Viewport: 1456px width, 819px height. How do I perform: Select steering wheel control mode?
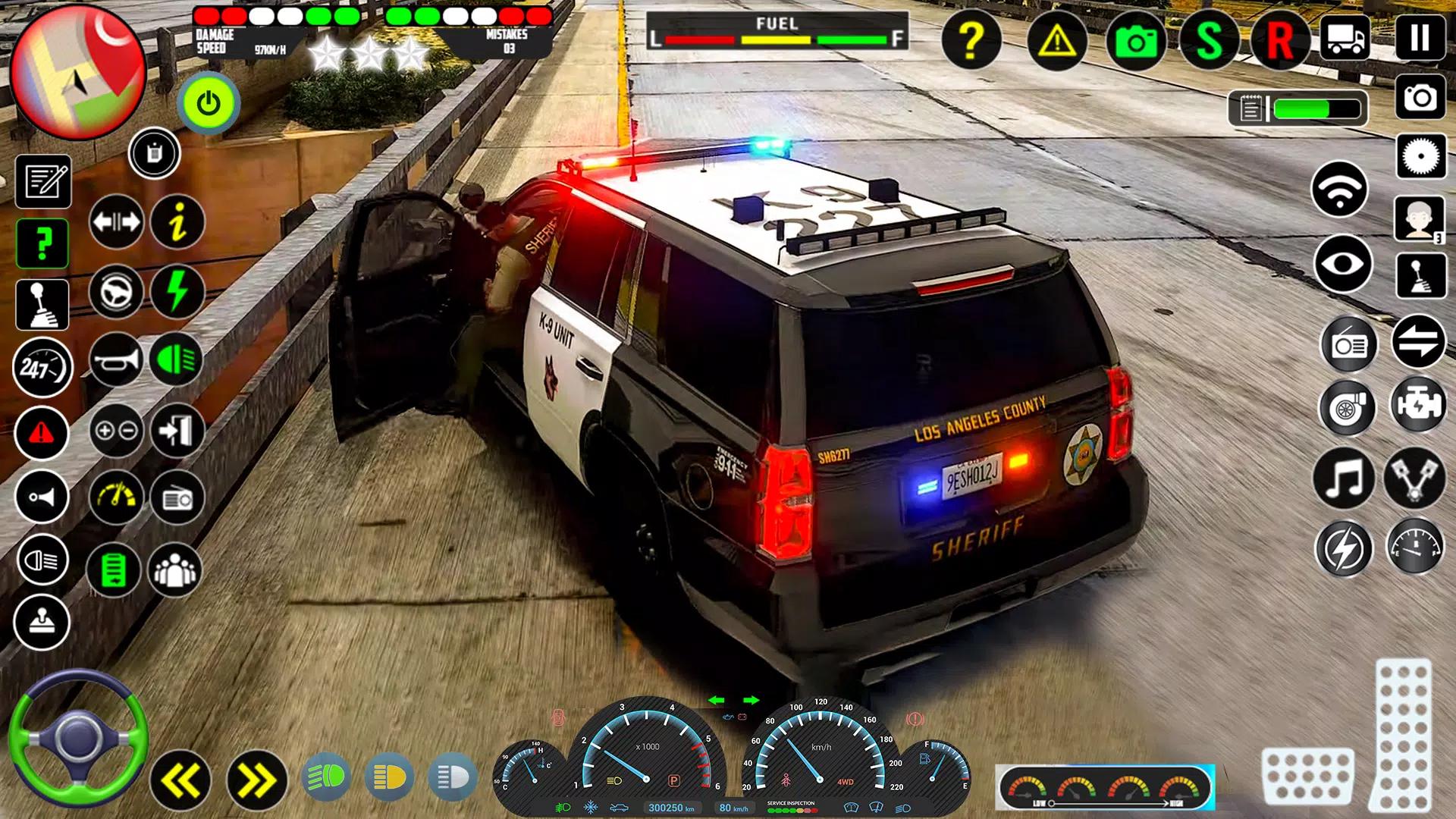click(x=114, y=293)
